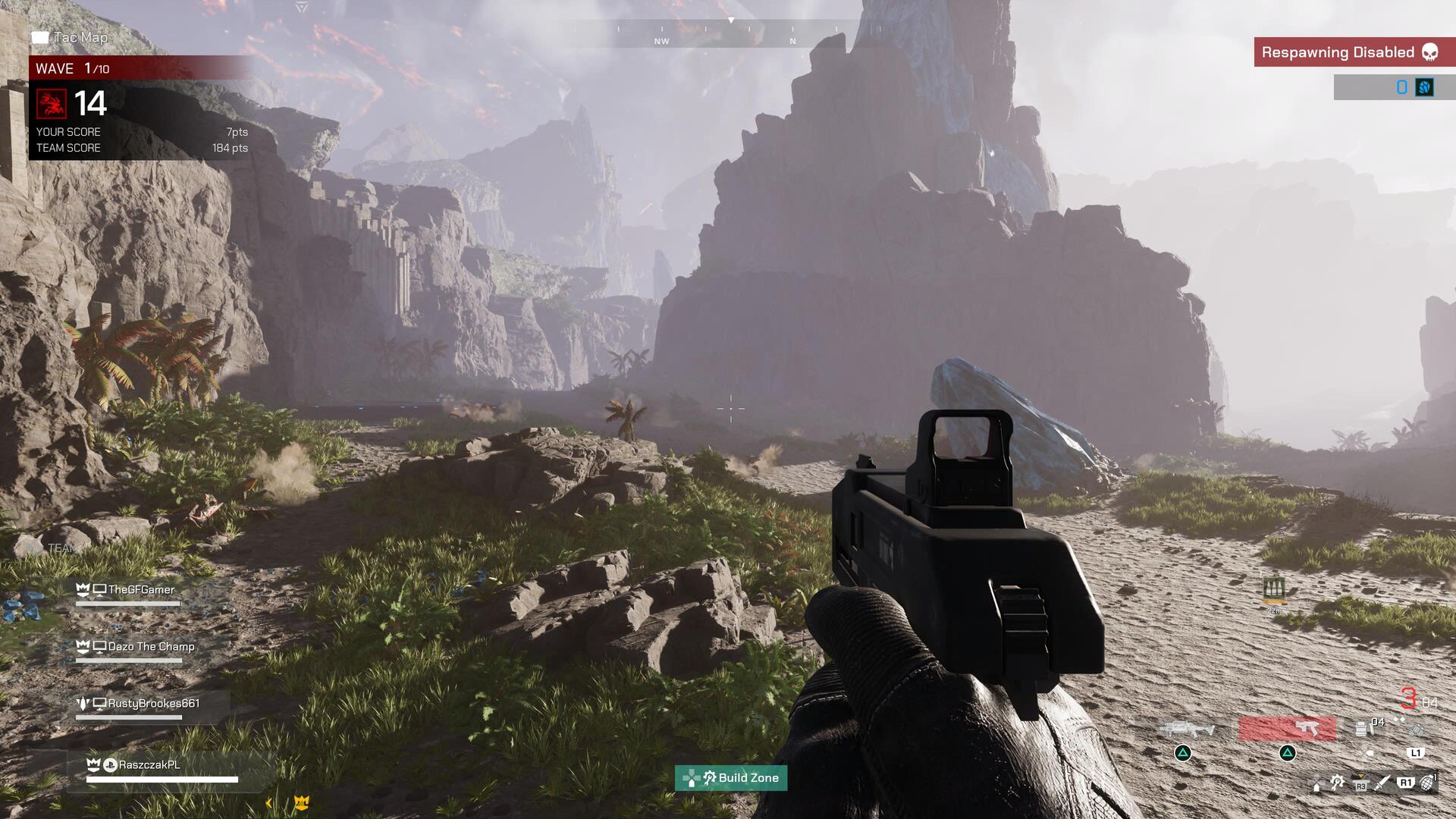Activate the gear and wrench build icon
The height and width of the screenshot is (819, 1456).
coord(1337,783)
